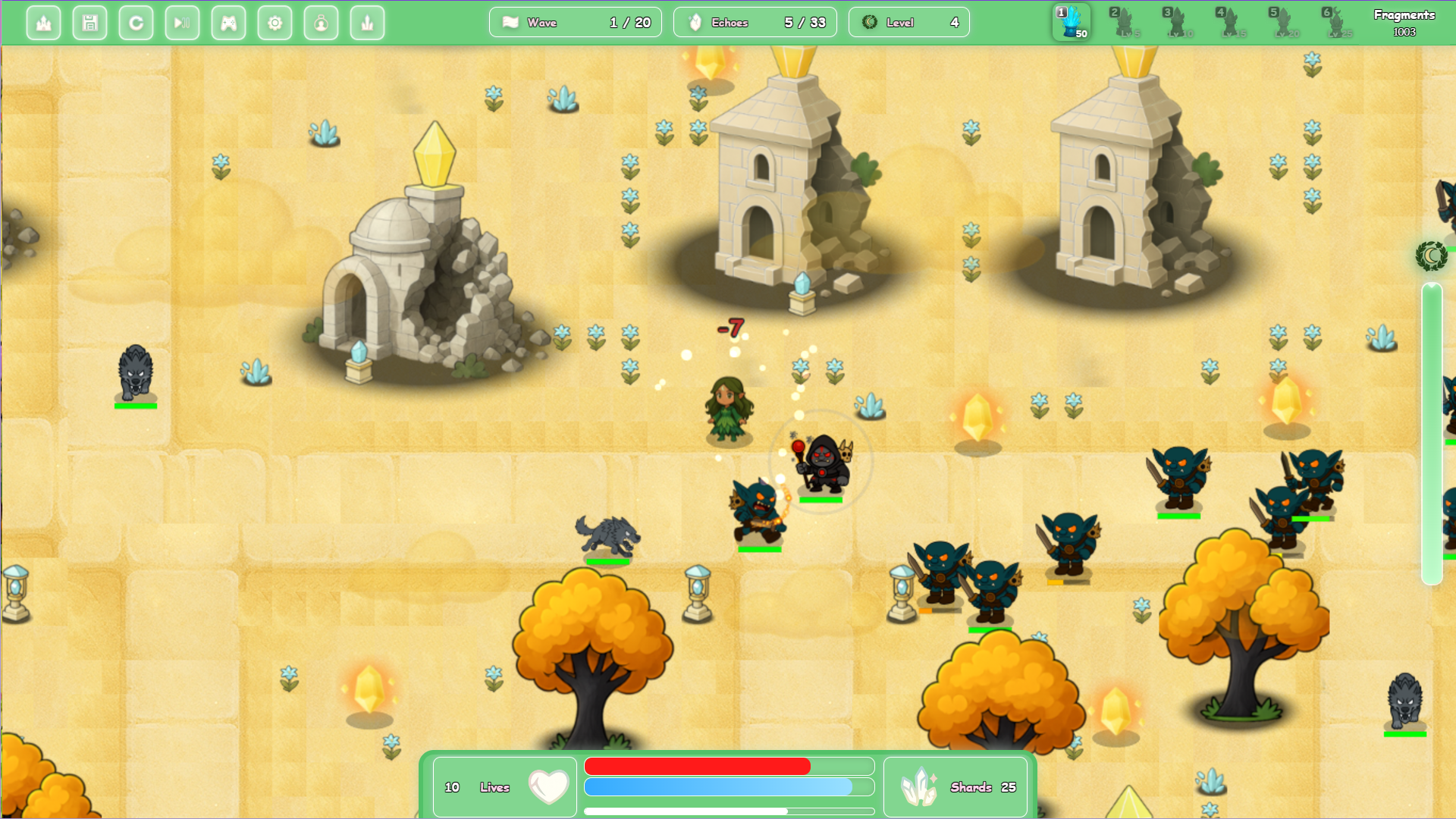Open the settings gear icon
Viewport: 1456px width, 819px height.
pyautogui.click(x=275, y=23)
